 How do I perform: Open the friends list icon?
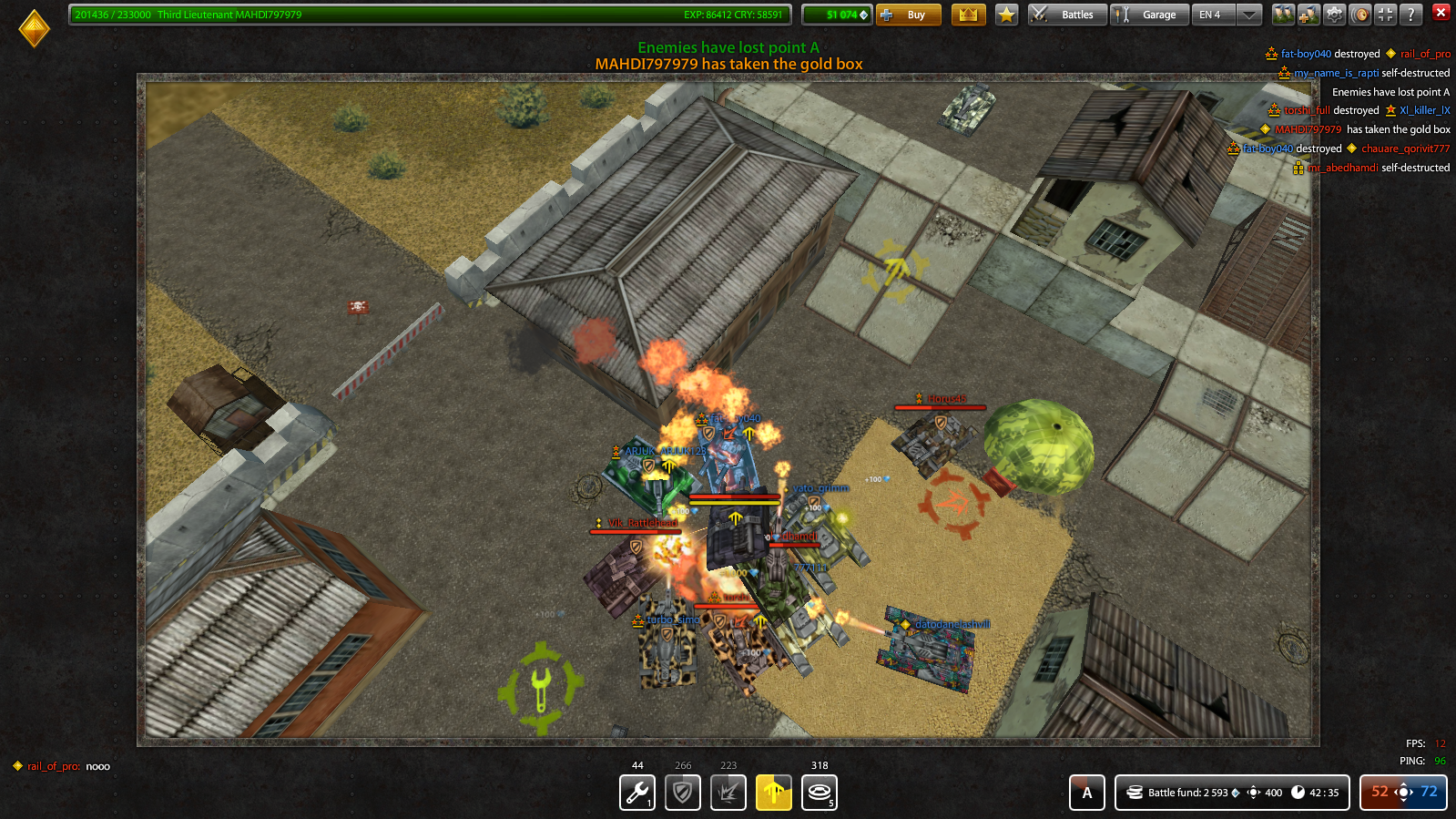pos(1283,14)
